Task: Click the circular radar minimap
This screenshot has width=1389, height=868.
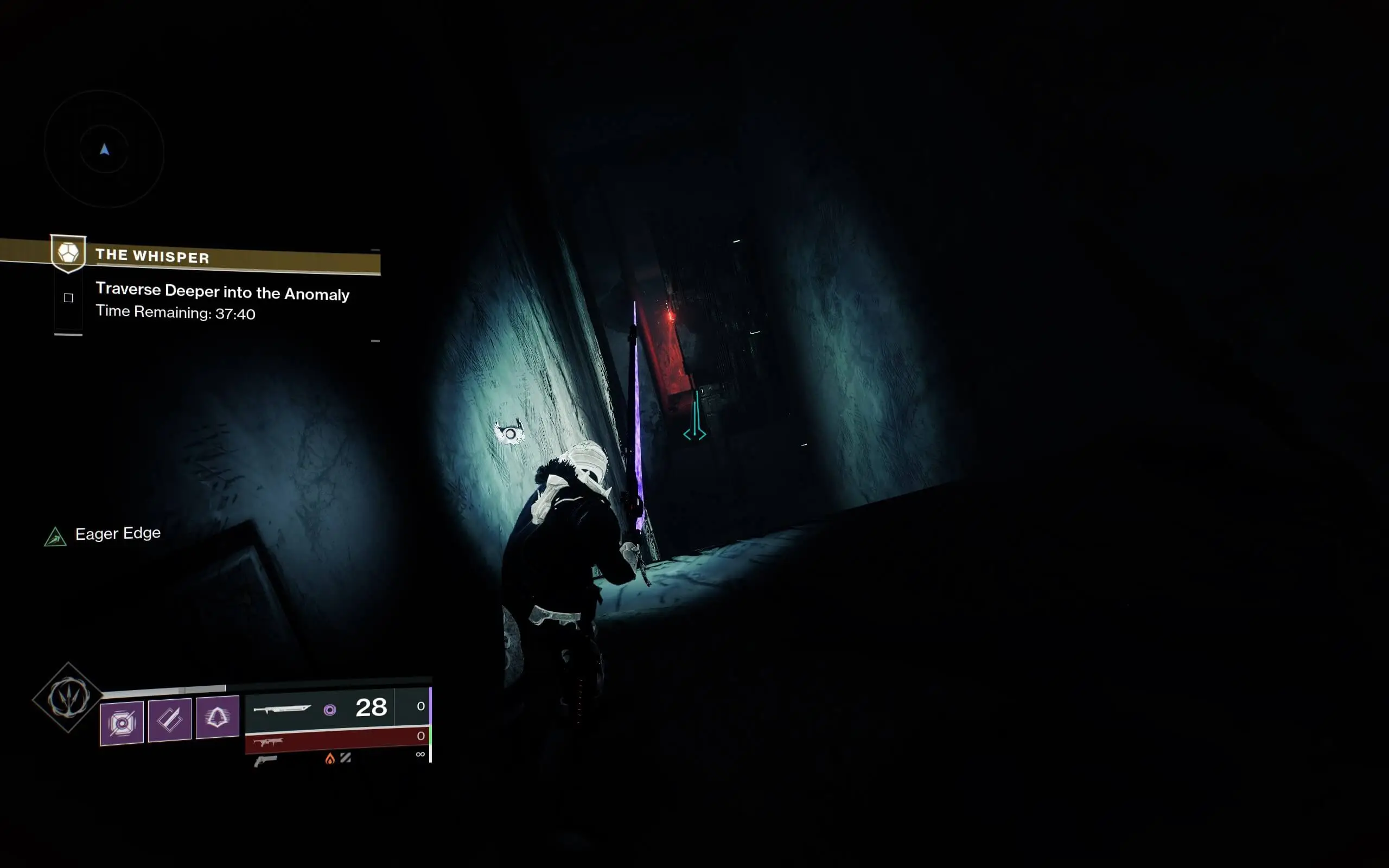Action: pos(105,149)
